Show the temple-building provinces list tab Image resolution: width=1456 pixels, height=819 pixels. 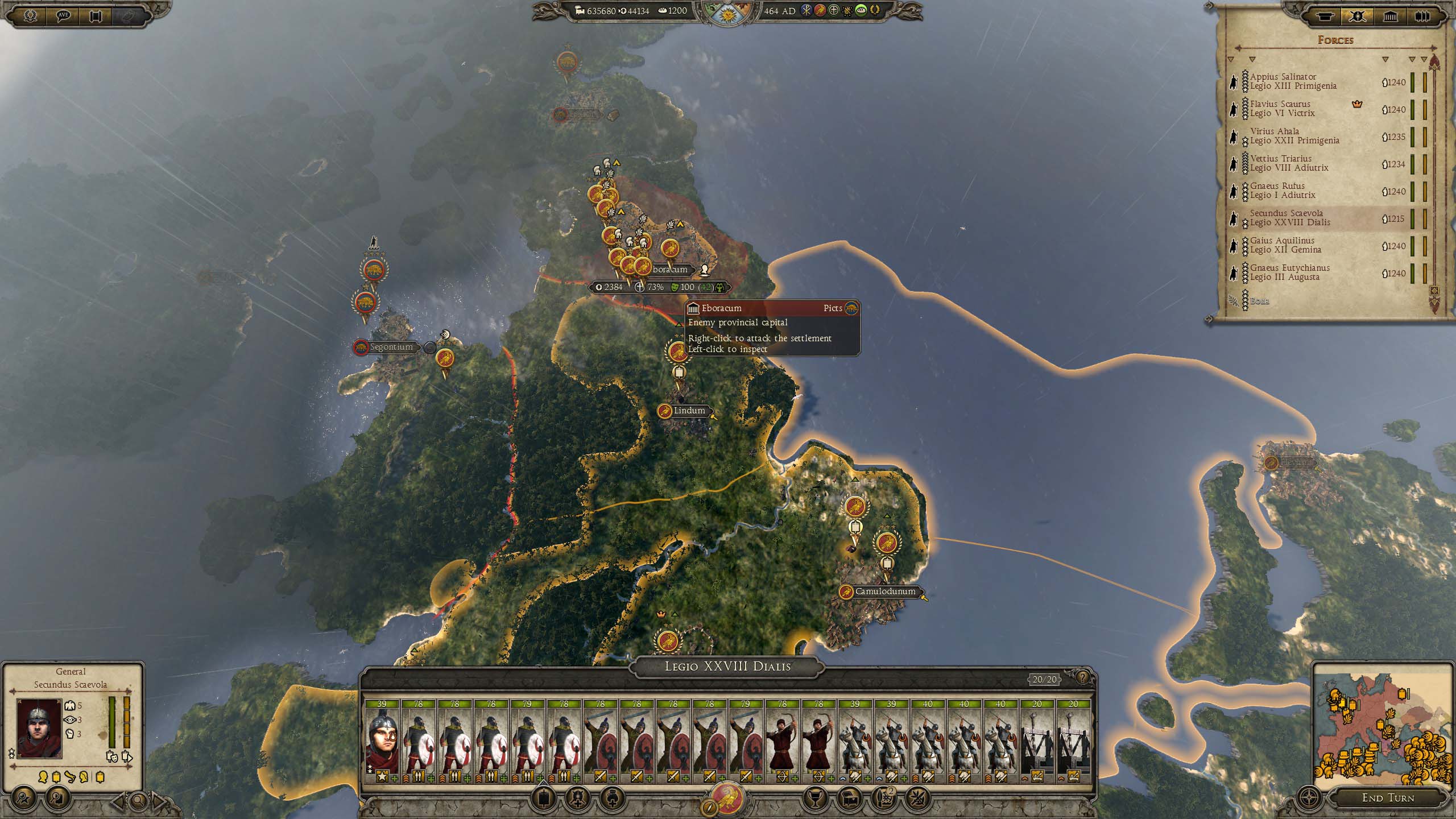1390,16
